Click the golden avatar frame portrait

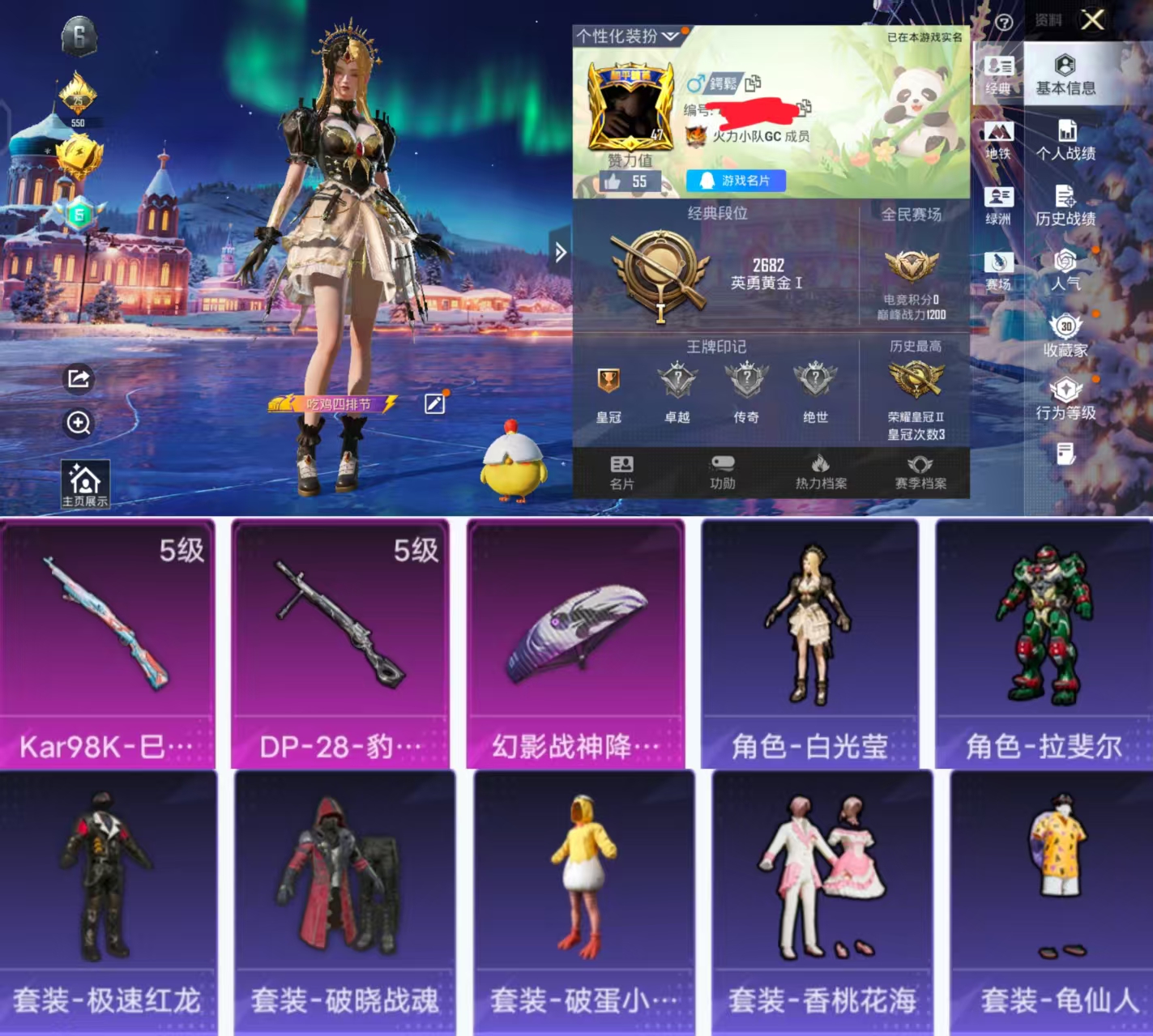click(x=631, y=105)
